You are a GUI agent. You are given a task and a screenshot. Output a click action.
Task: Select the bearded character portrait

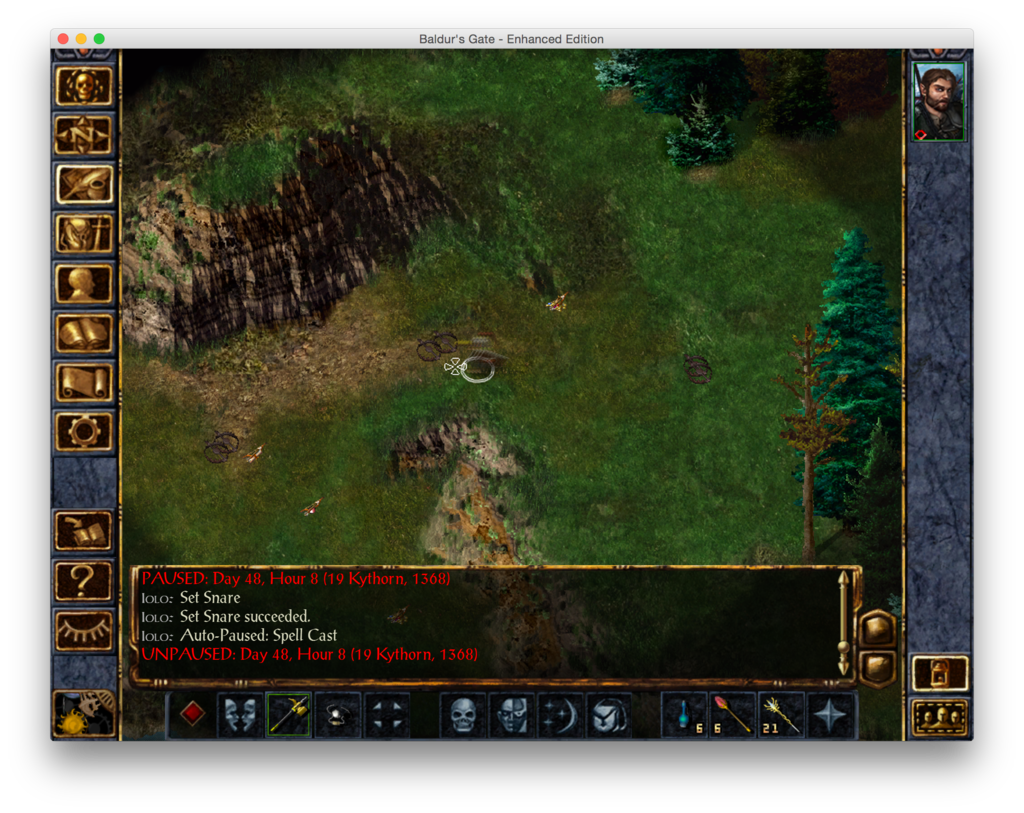click(x=939, y=102)
